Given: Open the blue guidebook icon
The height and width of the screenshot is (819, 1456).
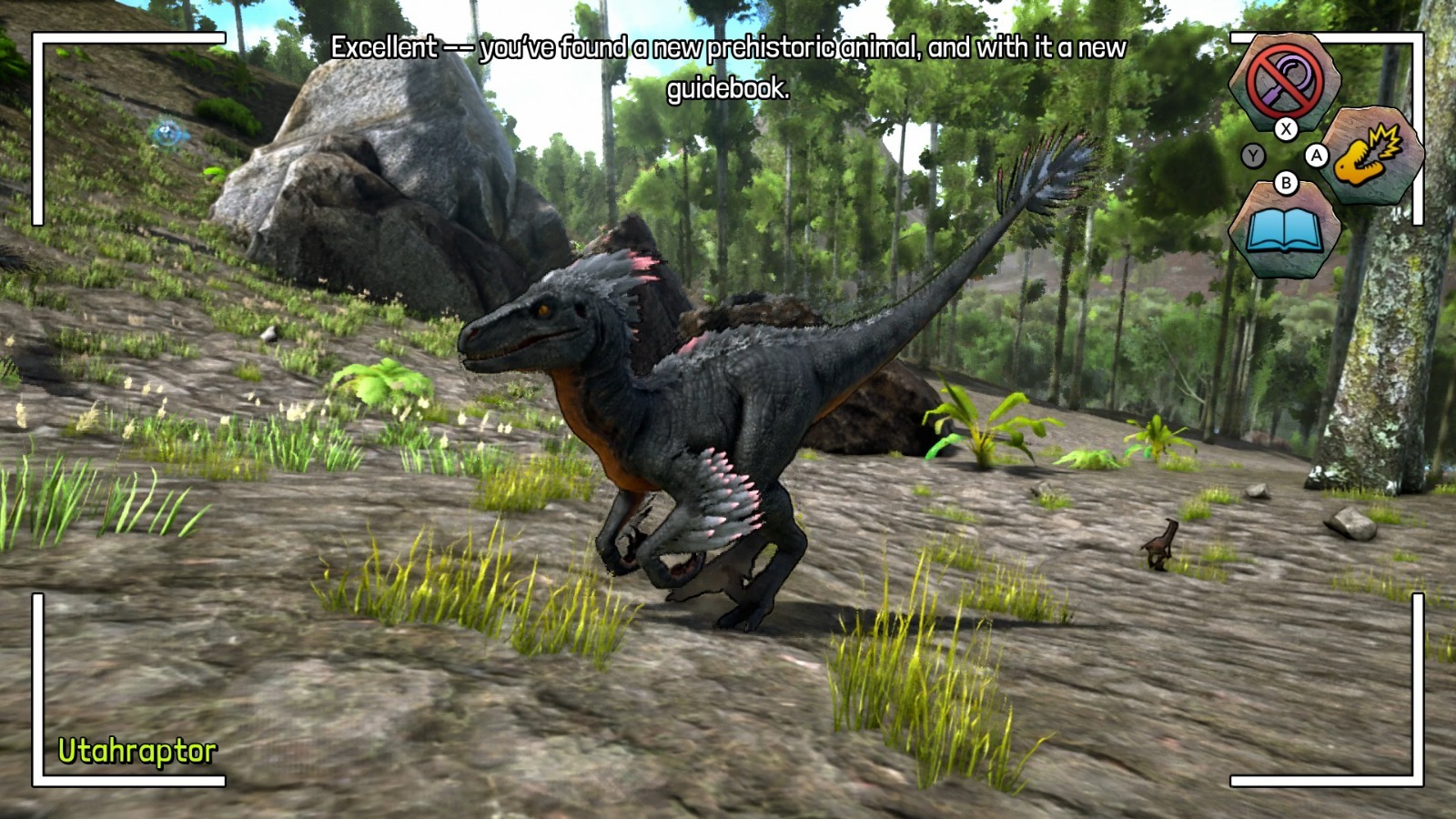Looking at the screenshot, I should 1284,231.
